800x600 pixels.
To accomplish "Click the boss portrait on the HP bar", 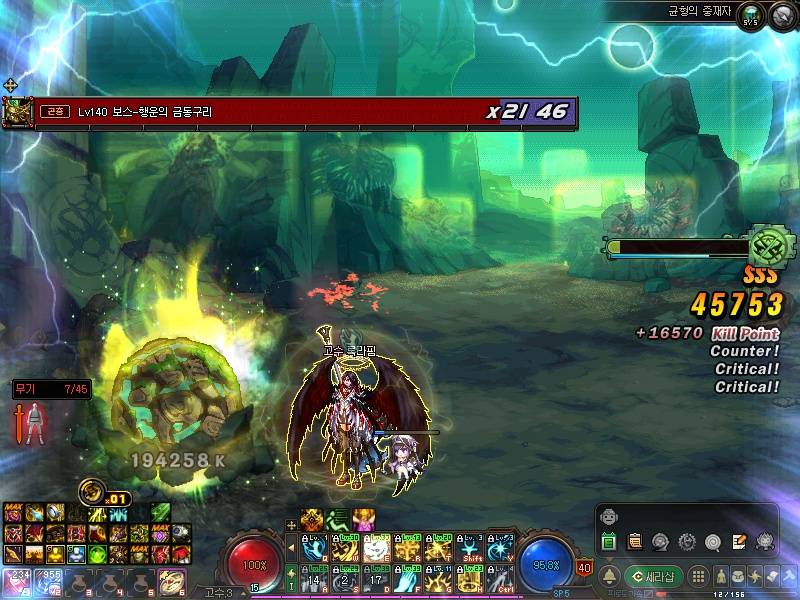I will 17,112.
